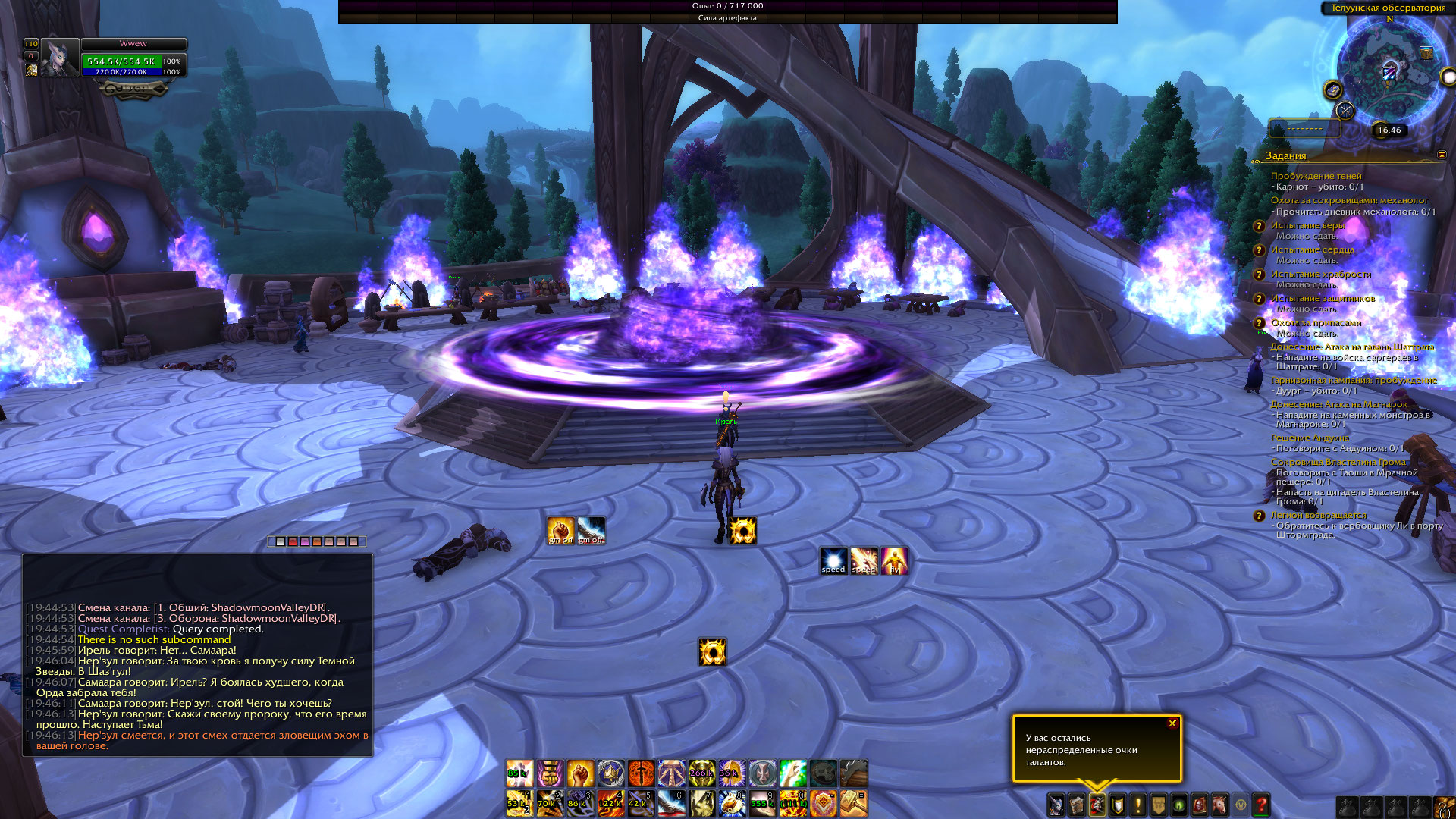The height and width of the screenshot is (819, 1456).
Task: Open the quest log exclamation mark button
Action: click(1138, 805)
